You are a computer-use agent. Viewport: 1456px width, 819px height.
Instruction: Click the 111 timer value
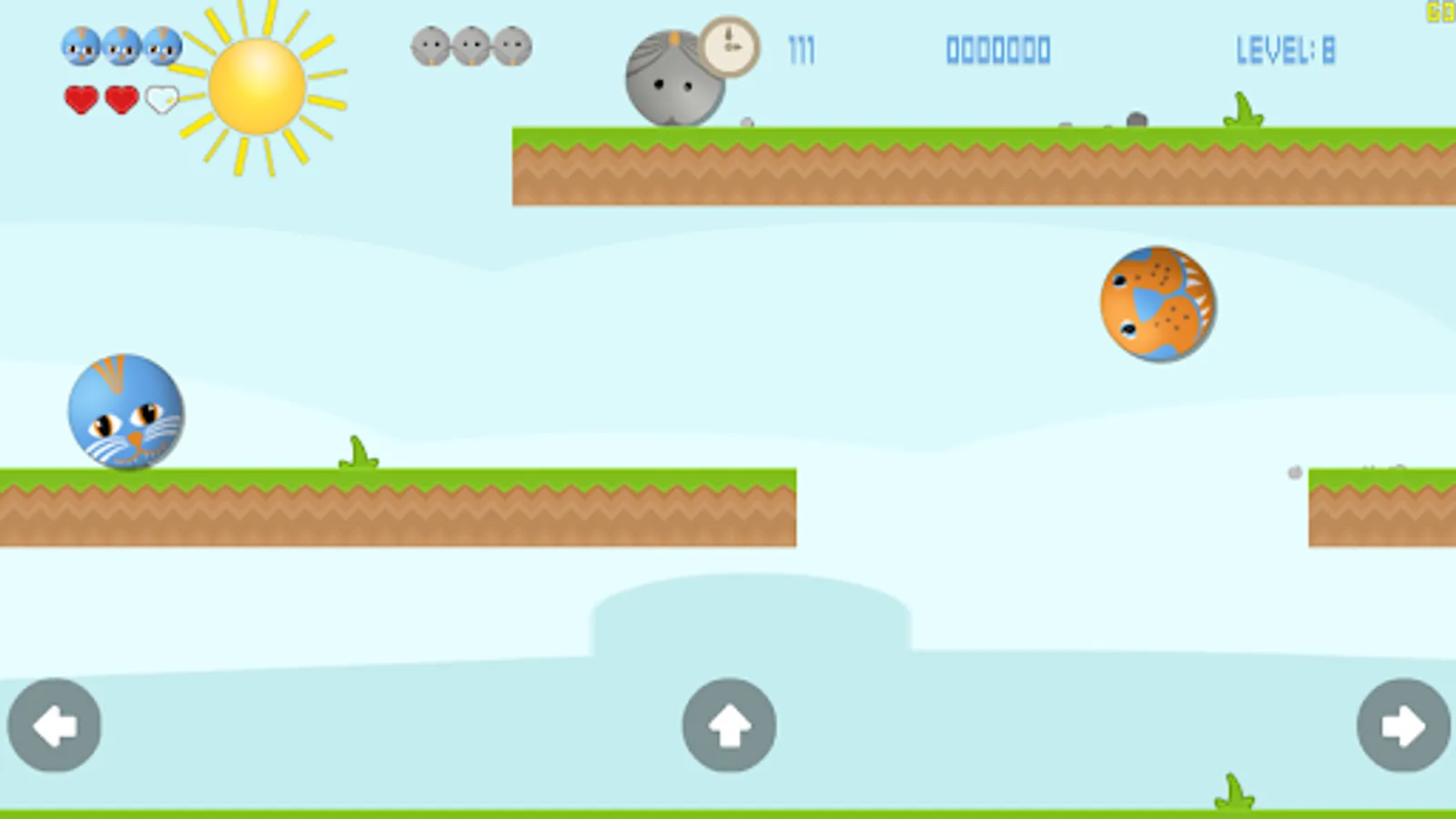[x=801, y=51]
